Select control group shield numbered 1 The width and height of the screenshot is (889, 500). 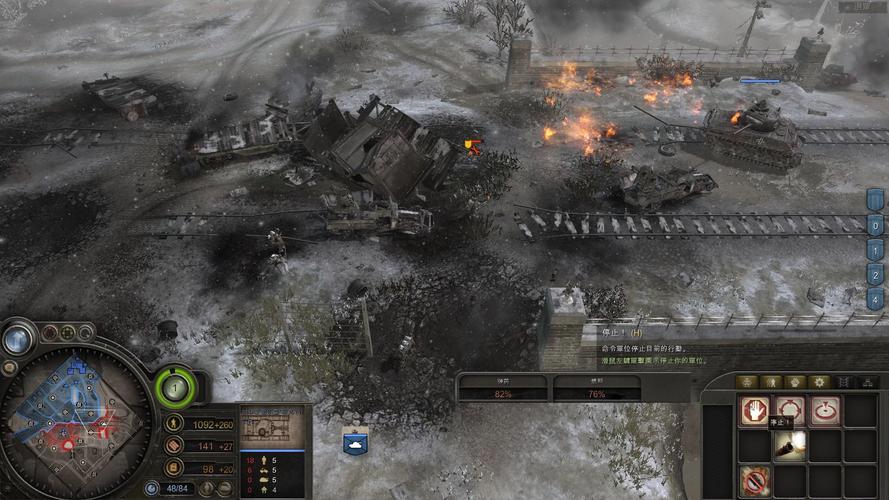click(x=875, y=250)
